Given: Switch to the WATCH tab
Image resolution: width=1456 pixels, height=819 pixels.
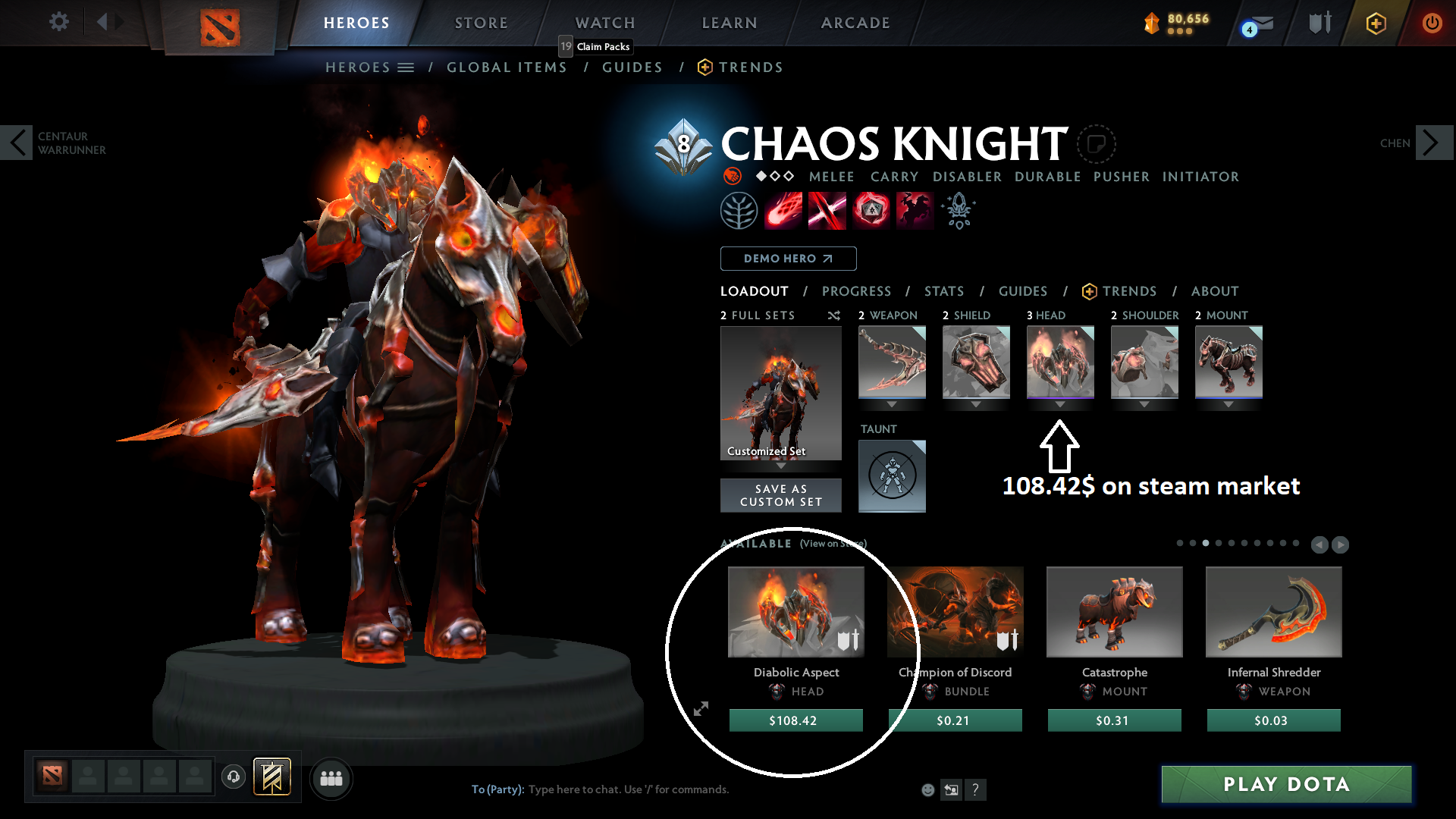Looking at the screenshot, I should pos(604,22).
